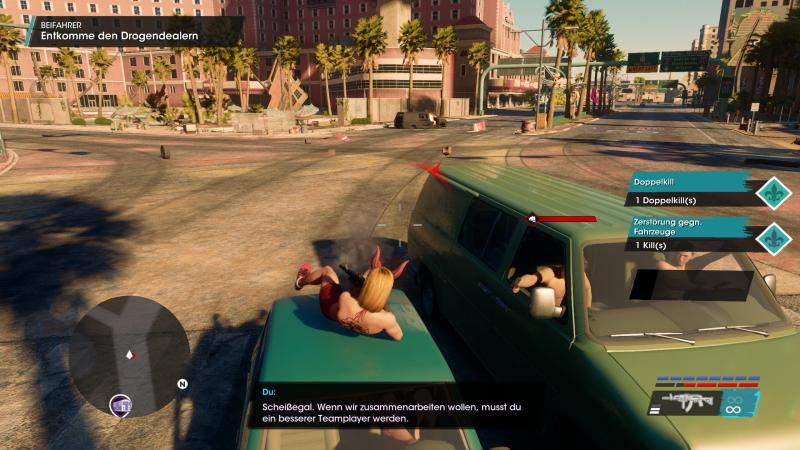Click the fleur-de-lis icon beside Doppelkill
This screenshot has width=800, height=450.
[774, 191]
